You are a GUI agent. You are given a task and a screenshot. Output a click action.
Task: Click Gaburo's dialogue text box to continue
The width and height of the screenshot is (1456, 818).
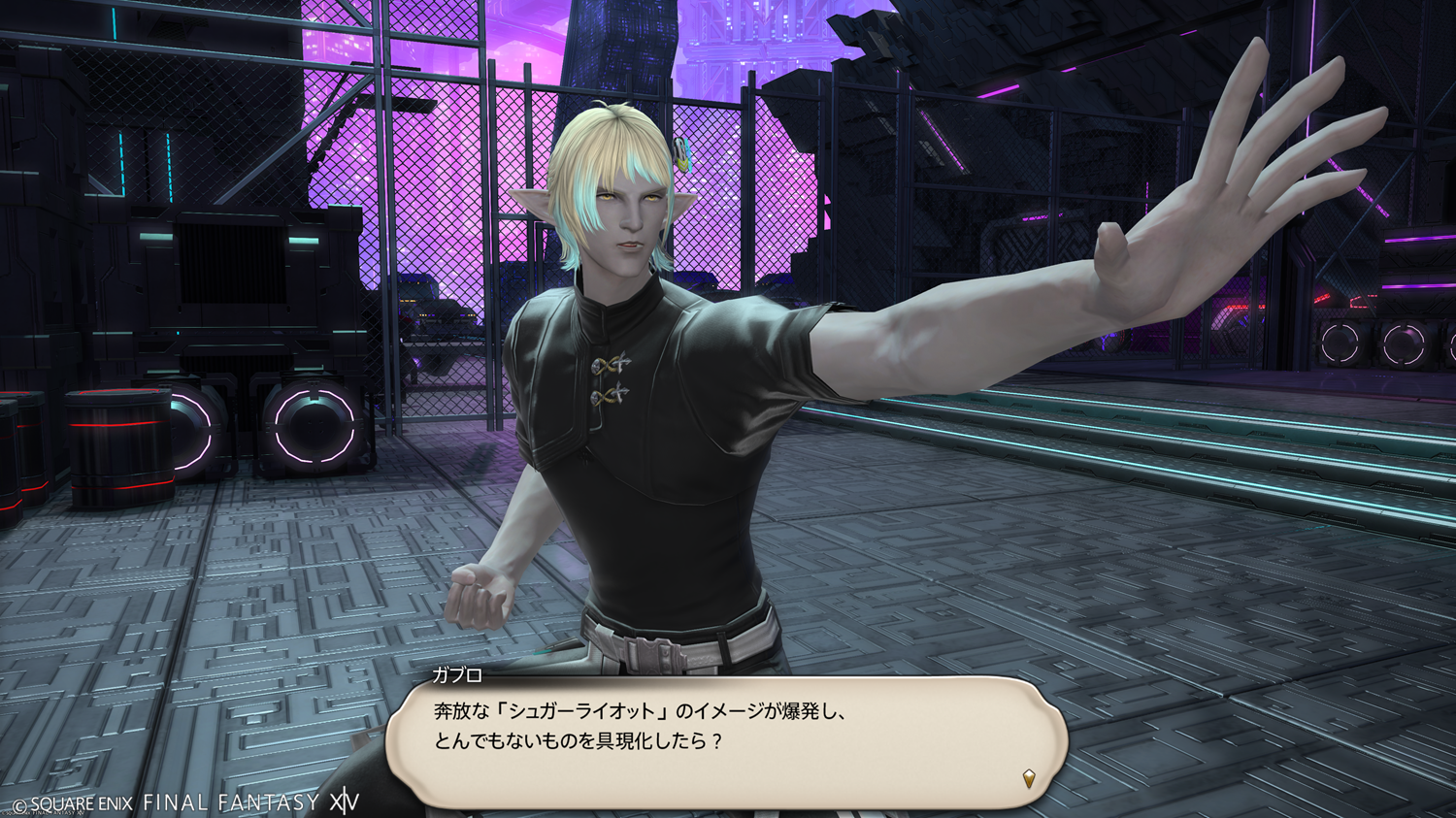pos(726,741)
